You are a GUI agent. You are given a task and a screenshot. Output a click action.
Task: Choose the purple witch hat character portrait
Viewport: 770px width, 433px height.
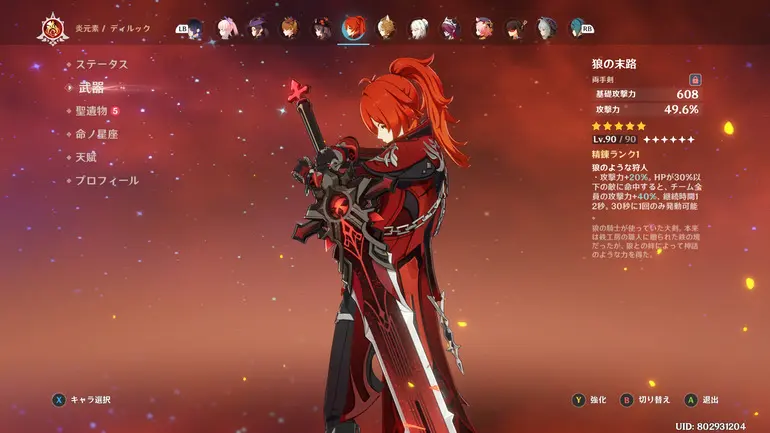pyautogui.click(x=258, y=27)
